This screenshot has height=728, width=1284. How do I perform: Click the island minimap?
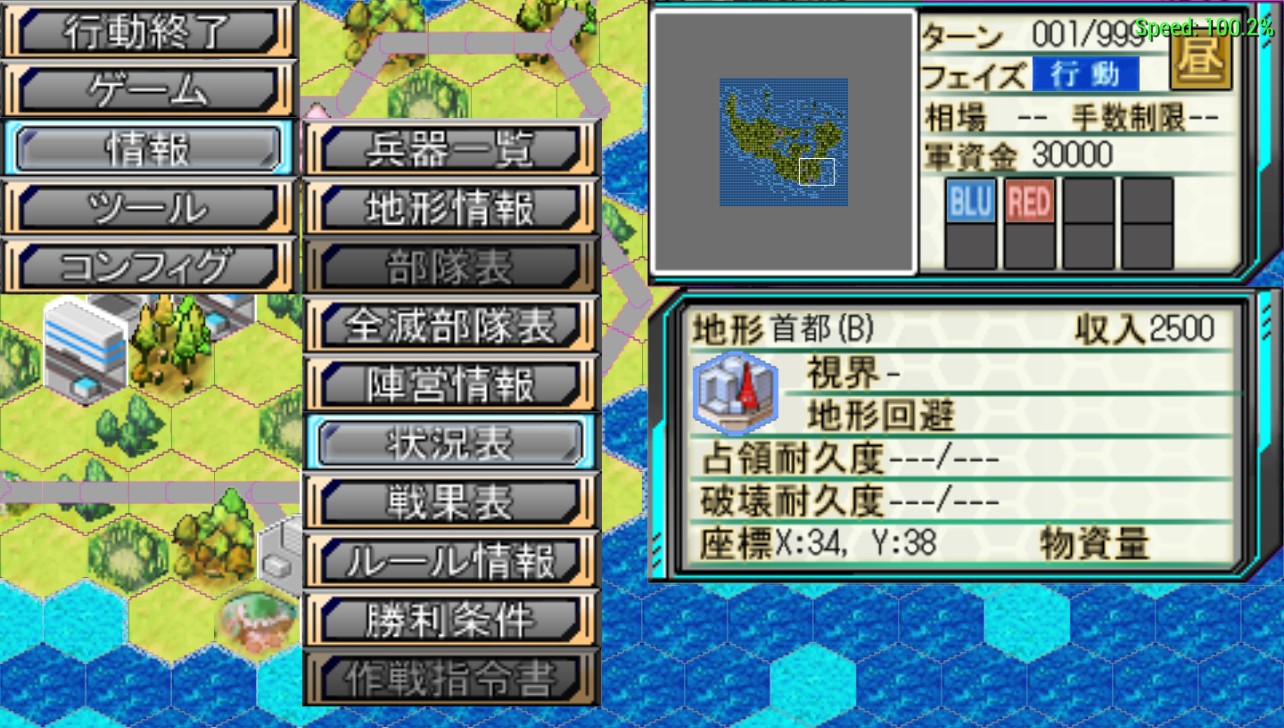[x=784, y=142]
